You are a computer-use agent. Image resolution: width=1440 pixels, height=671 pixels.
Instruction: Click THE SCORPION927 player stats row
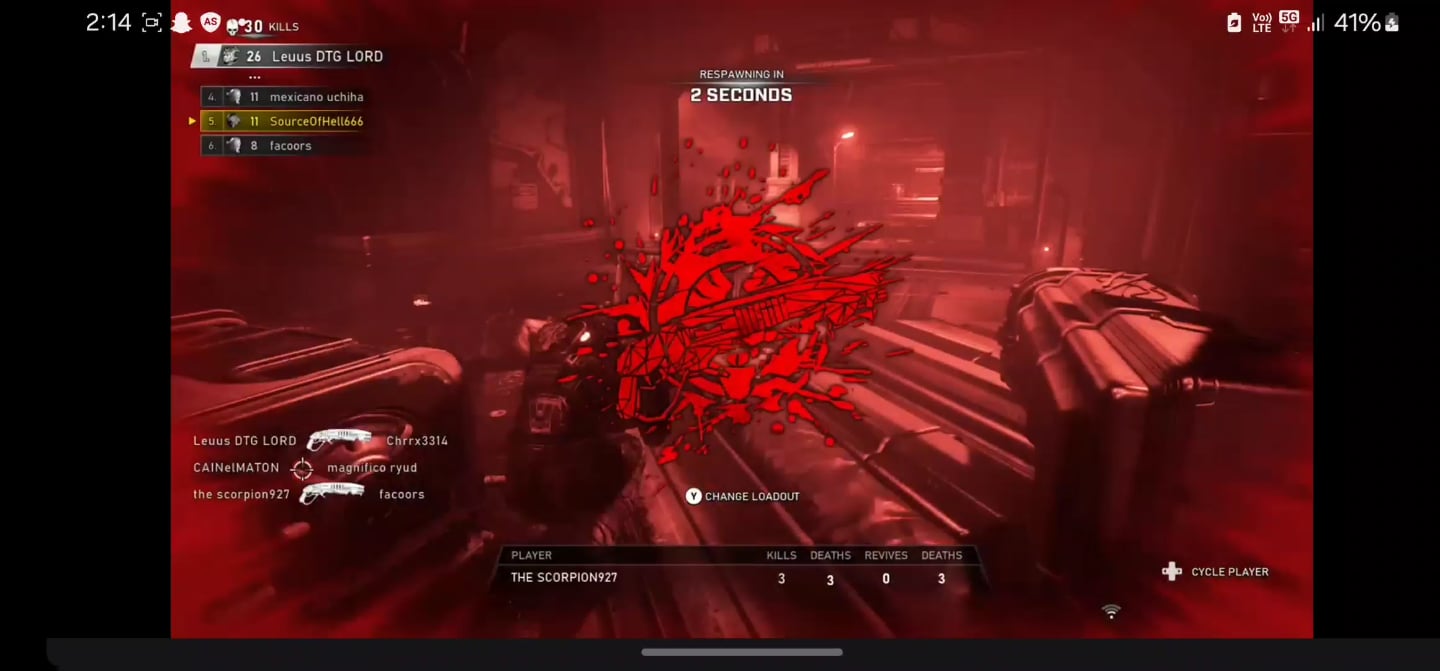click(x=737, y=578)
